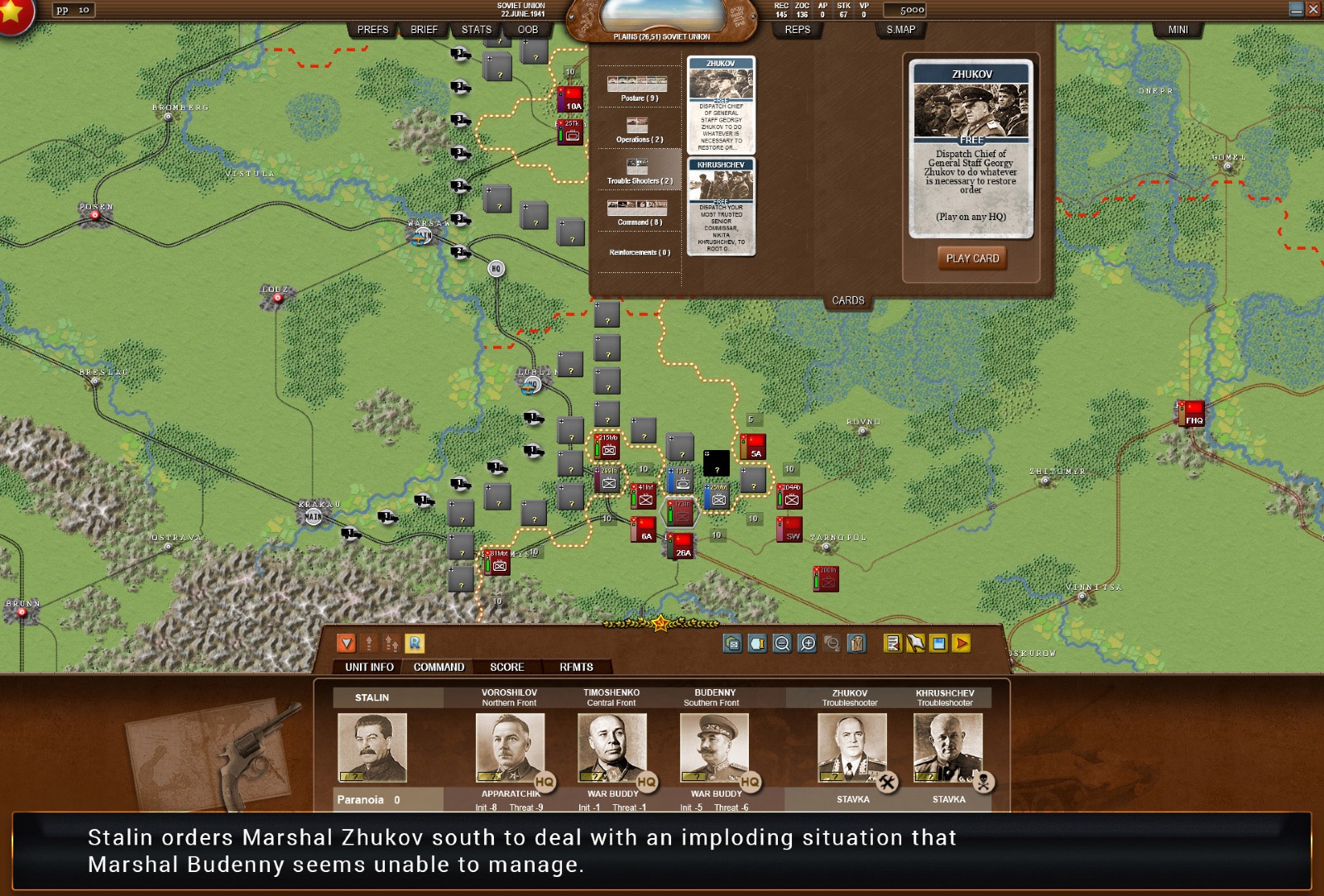1324x896 pixels.
Task: Close the game window
Action: [x=1313, y=9]
